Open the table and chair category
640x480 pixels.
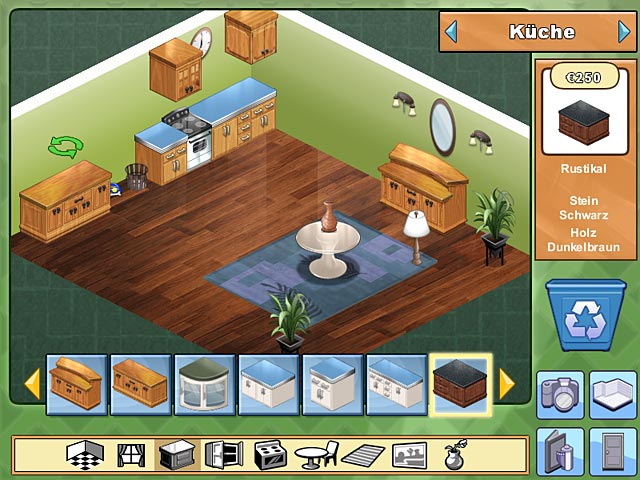[x=316, y=455]
